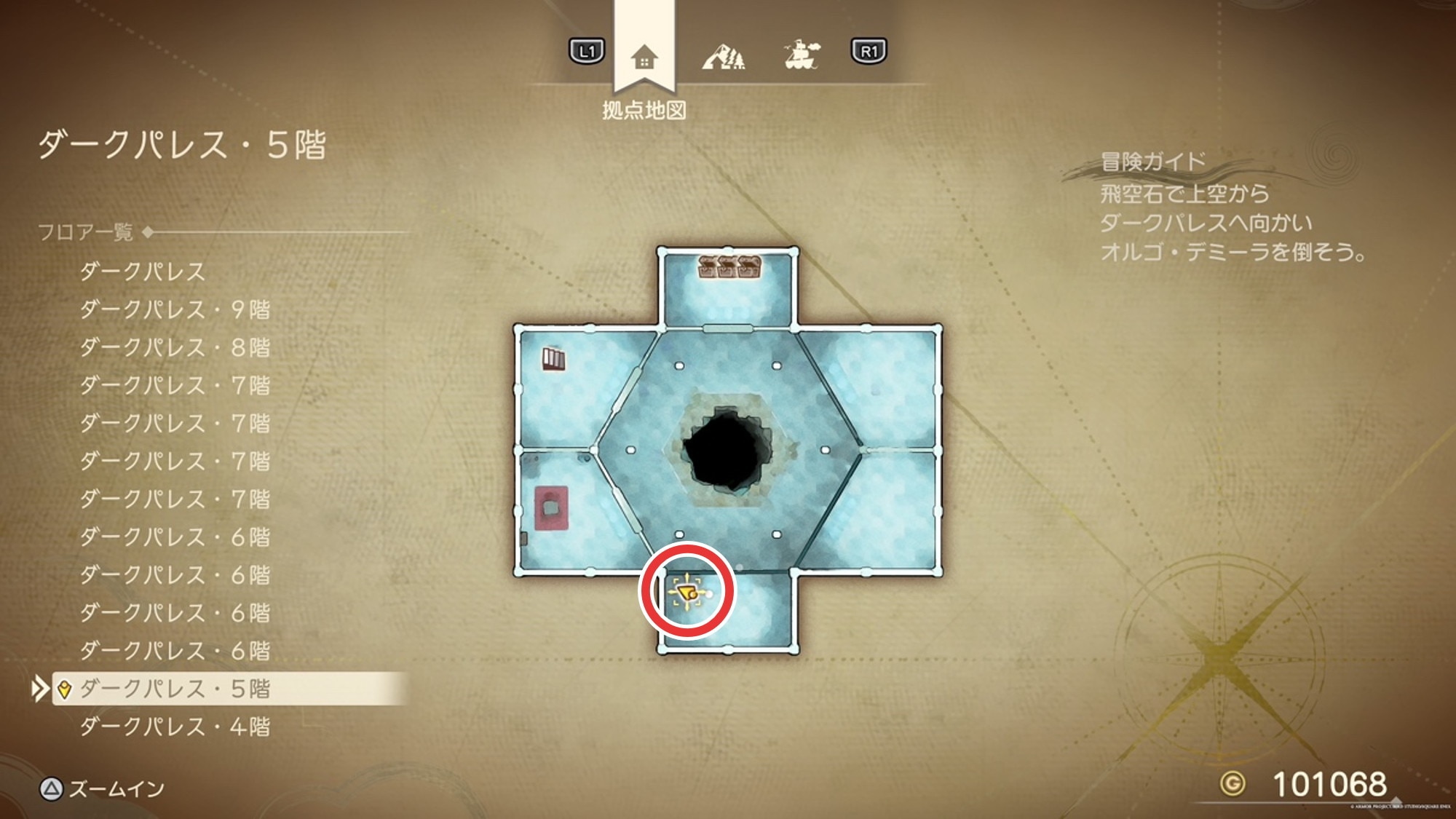Switch to the house-icon base map tab
The width and height of the screenshot is (1456, 819).
coord(644,56)
